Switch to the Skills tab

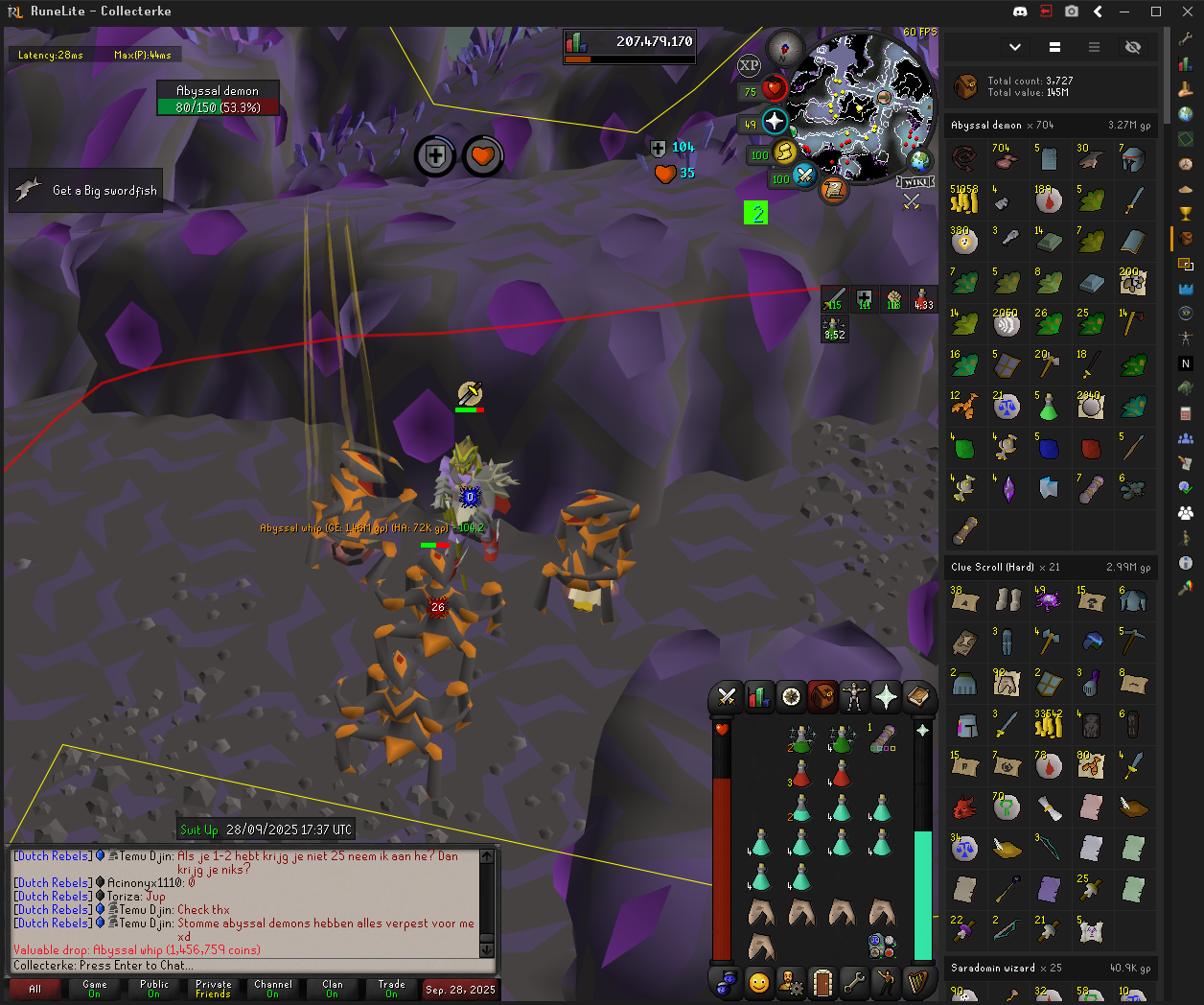pos(758,697)
